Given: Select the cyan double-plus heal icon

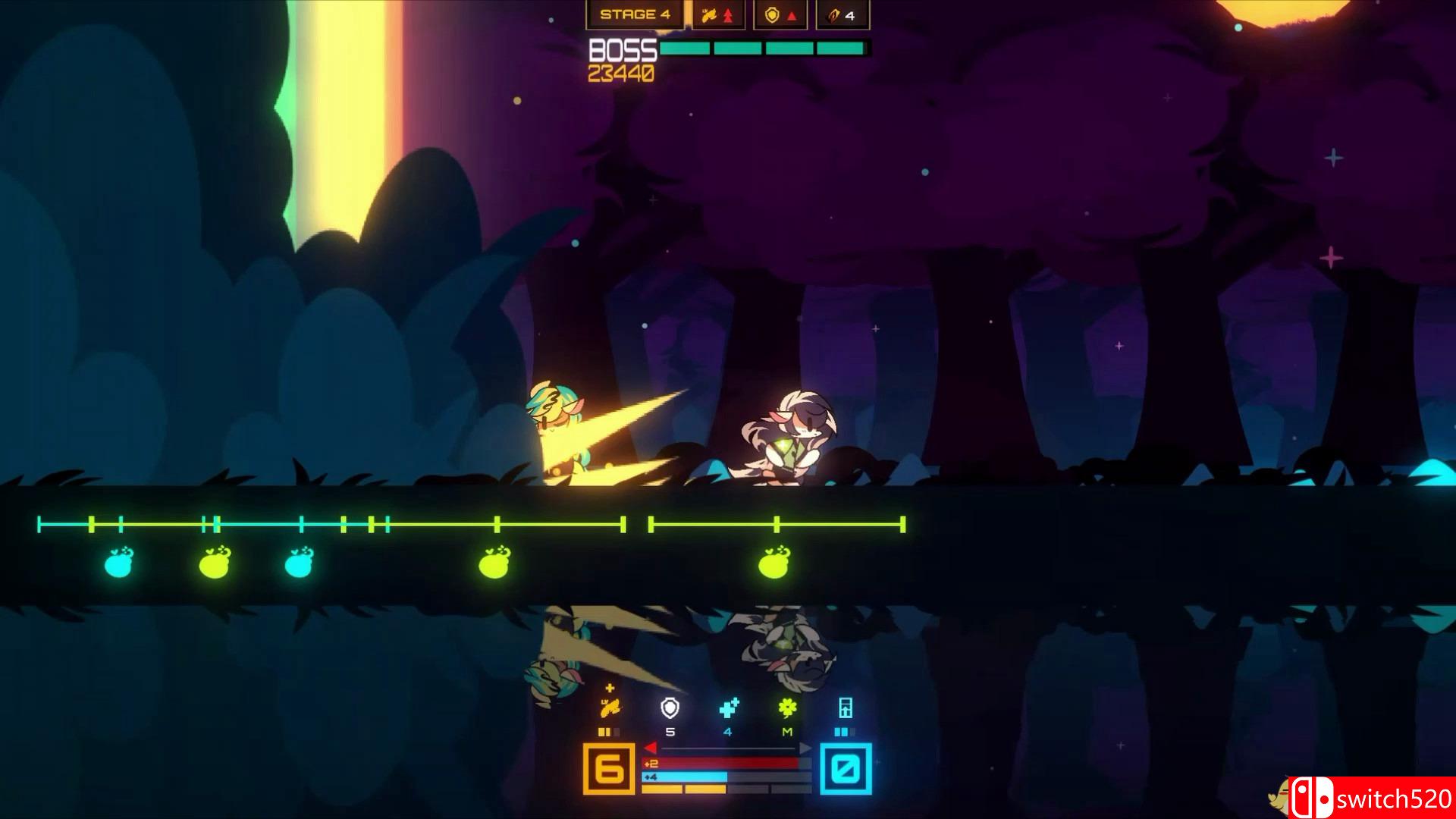Looking at the screenshot, I should tap(728, 708).
